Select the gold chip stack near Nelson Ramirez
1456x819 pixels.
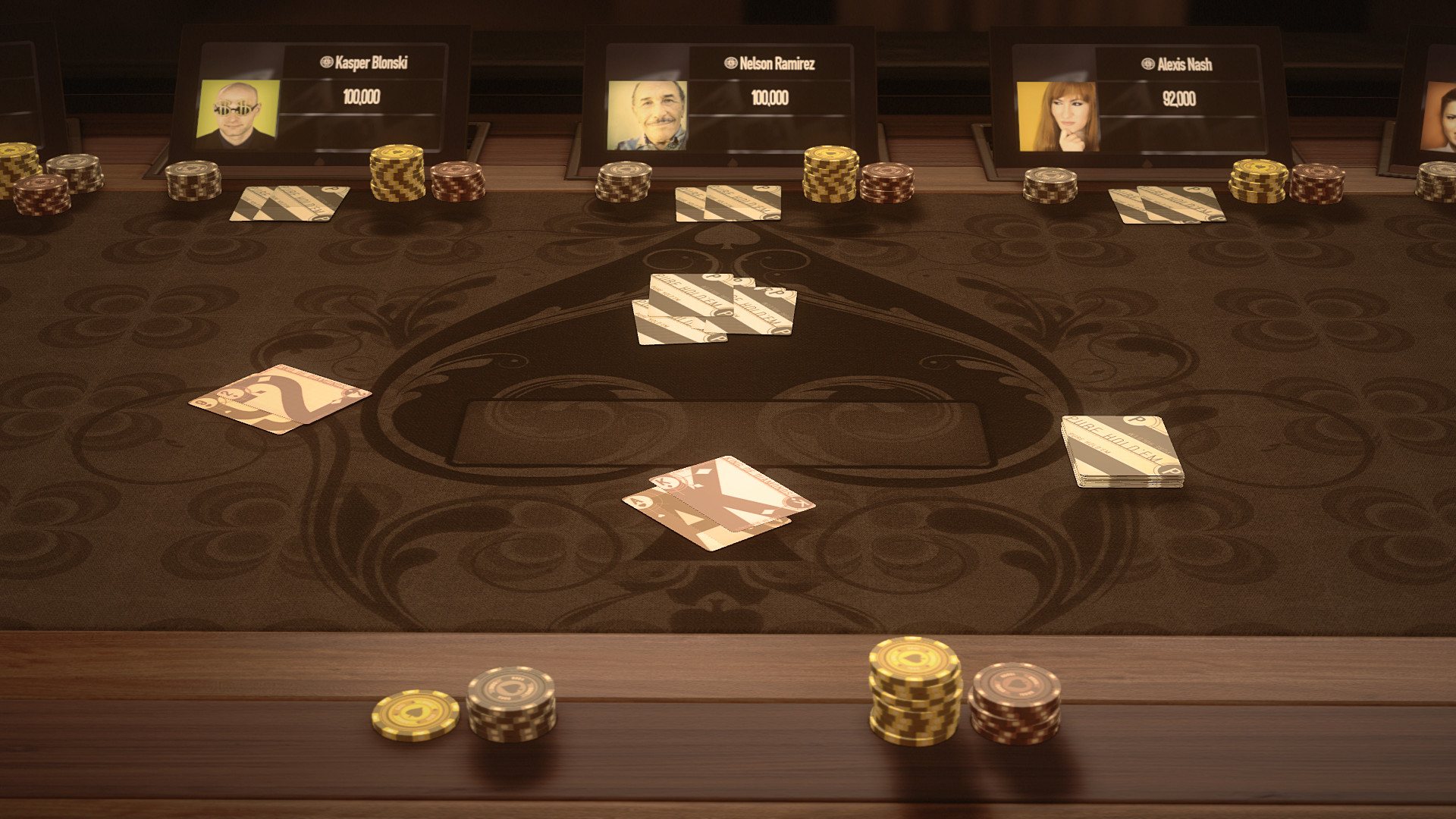click(x=831, y=174)
